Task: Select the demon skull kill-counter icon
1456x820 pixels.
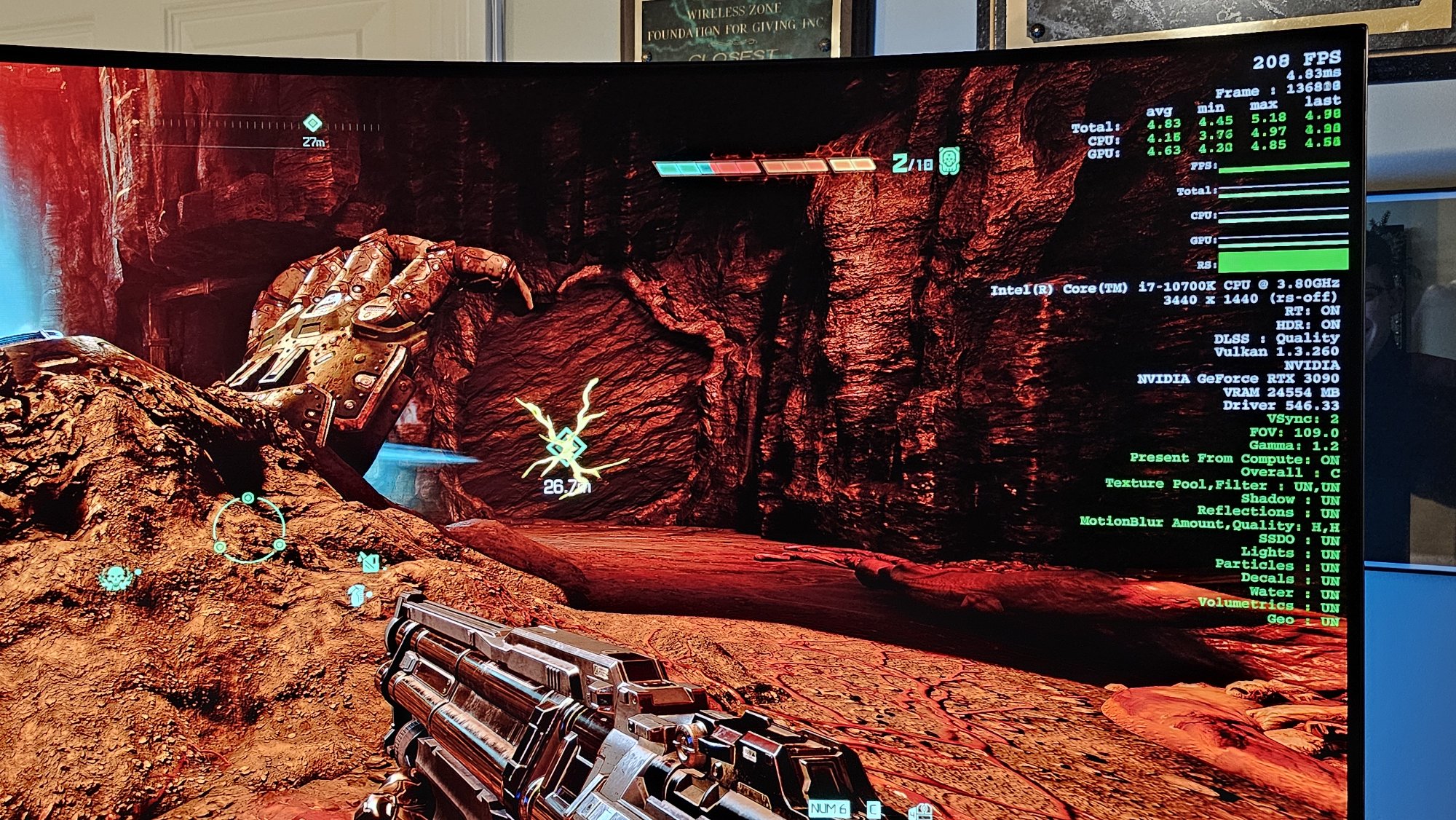Action: [x=949, y=161]
